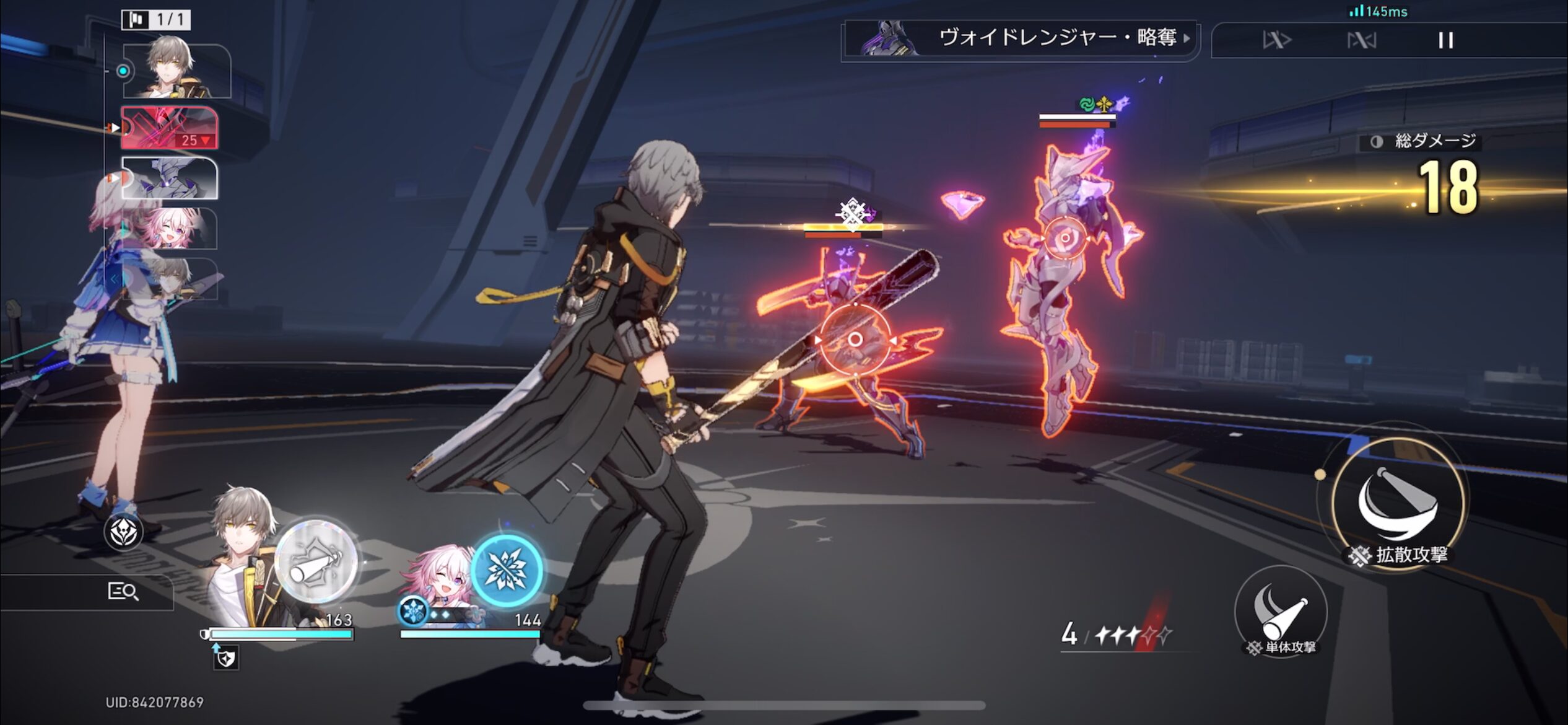Select the red enemy card in turn order
This screenshot has height=725, width=1568.
169,128
